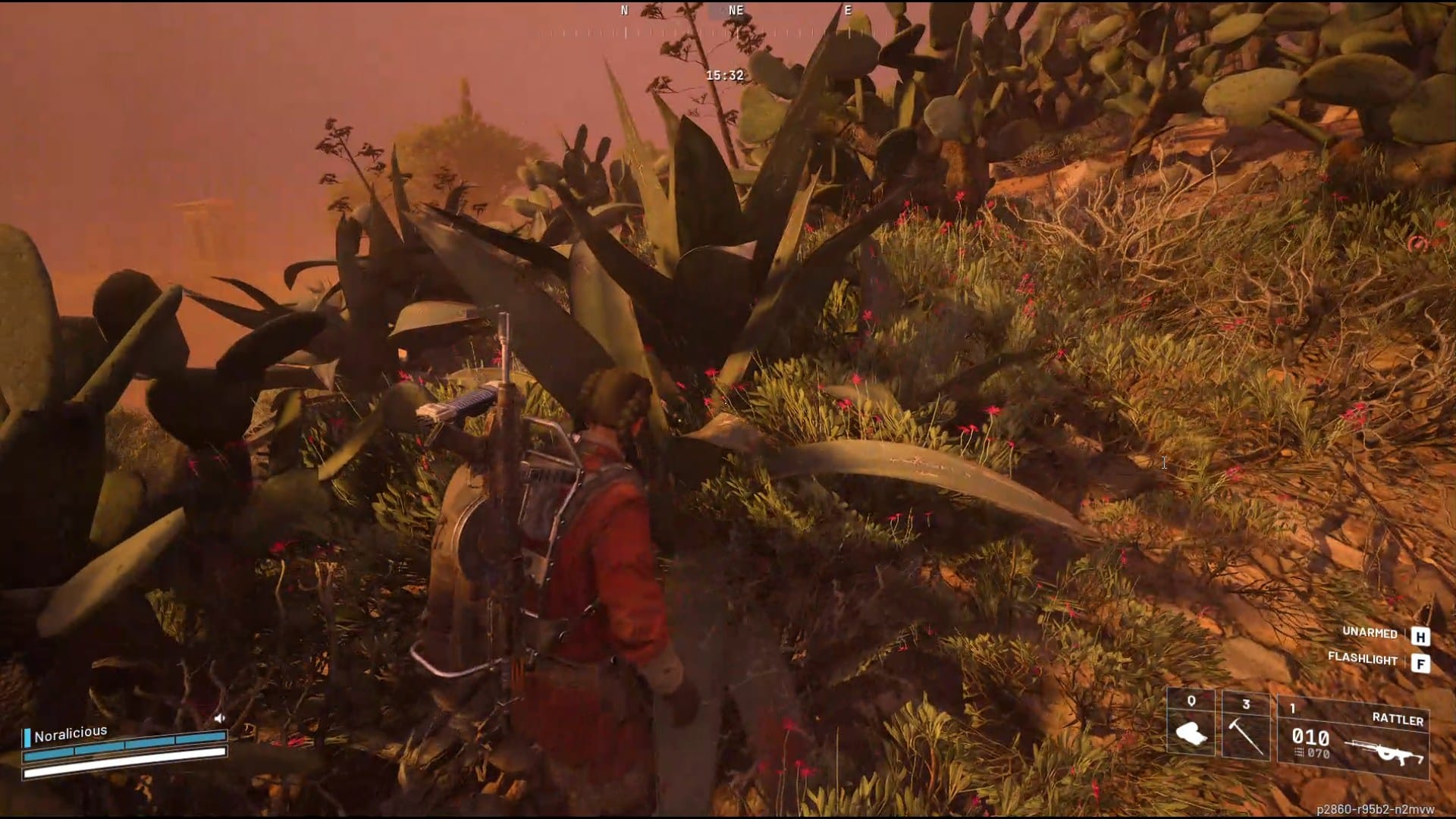Click the compass bar heading strip
Viewport: 1456px width, 819px height.
coord(734,32)
